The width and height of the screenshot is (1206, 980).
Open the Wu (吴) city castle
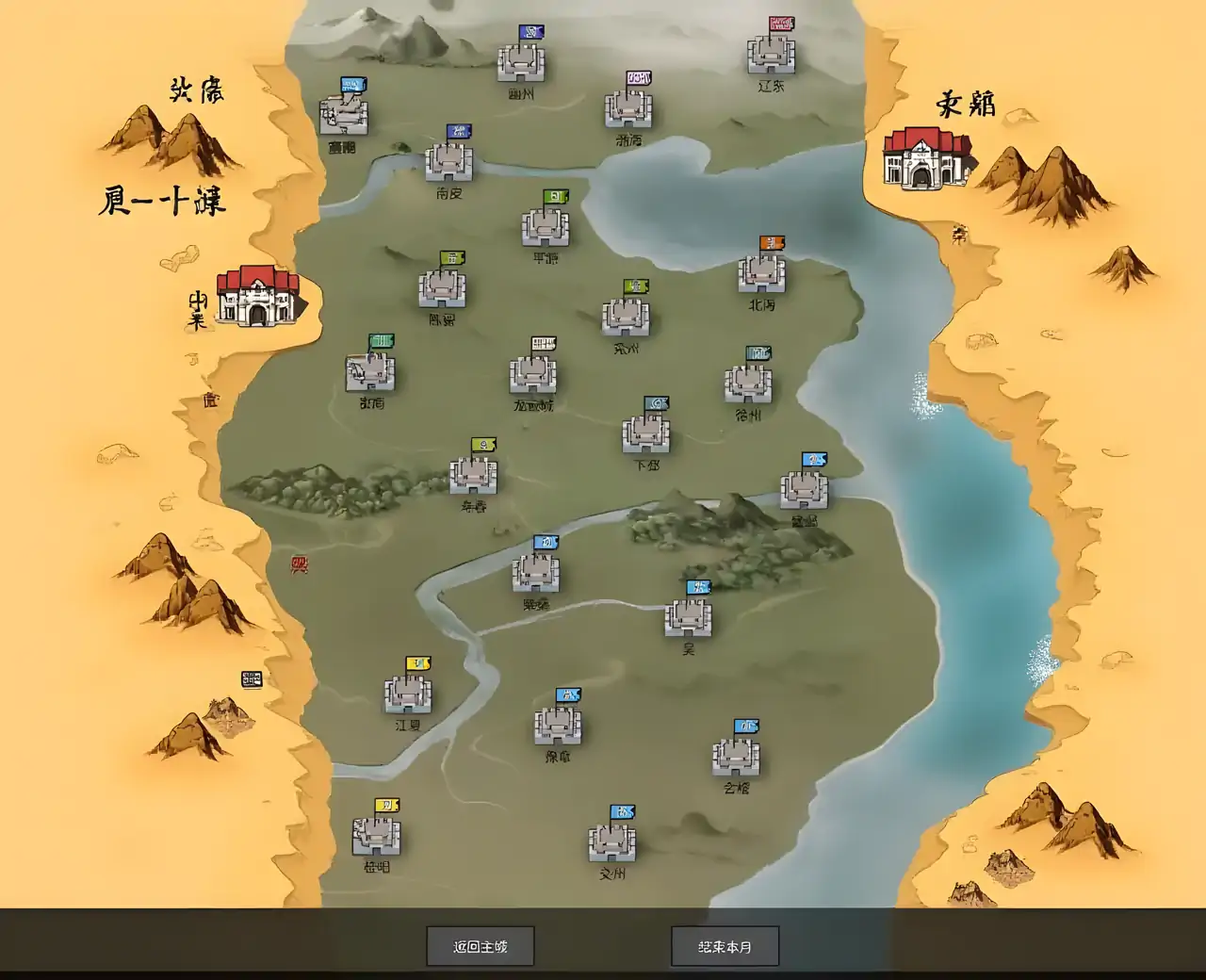click(688, 617)
